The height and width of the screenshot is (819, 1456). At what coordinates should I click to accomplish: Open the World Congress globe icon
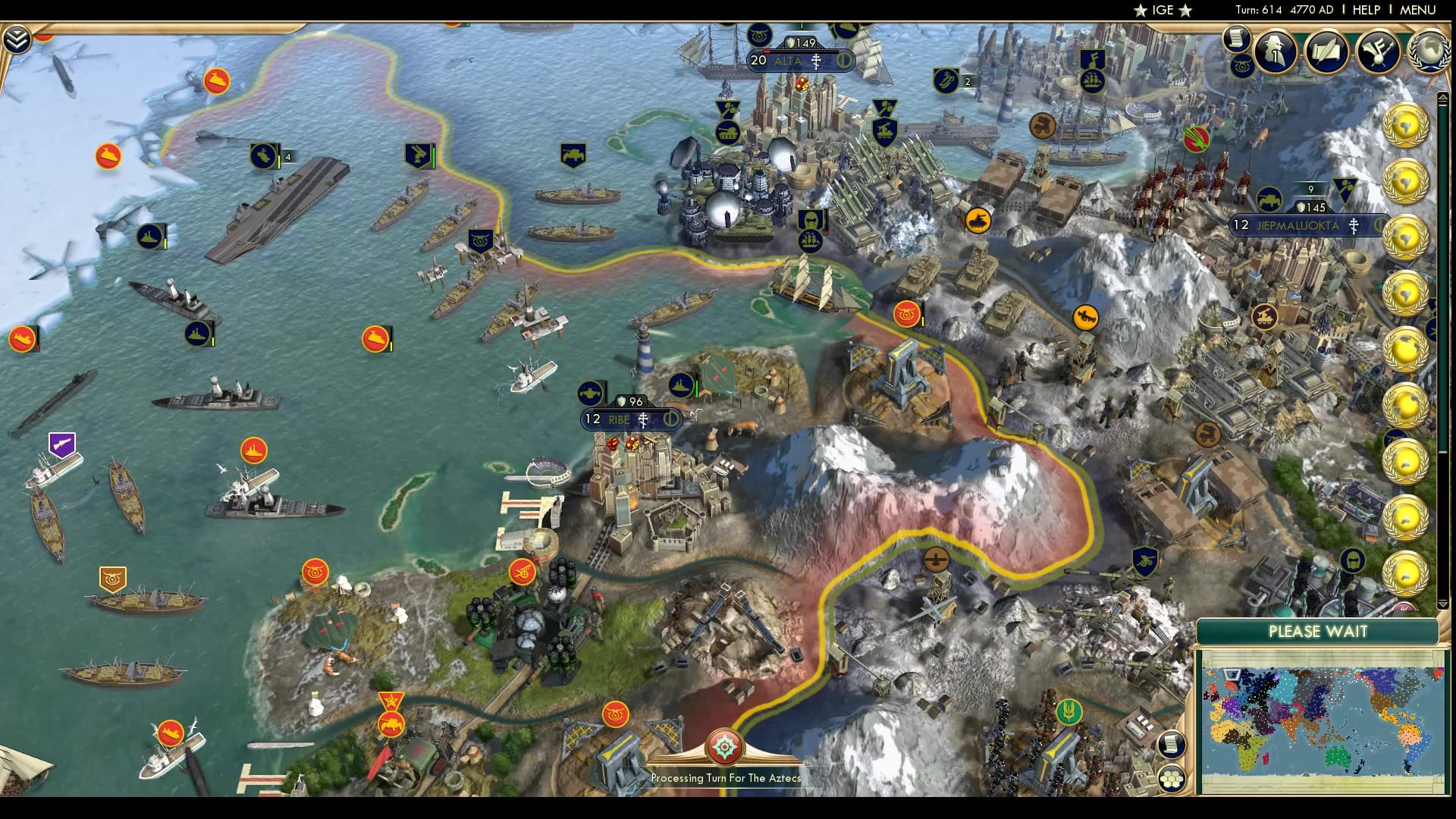(1429, 51)
